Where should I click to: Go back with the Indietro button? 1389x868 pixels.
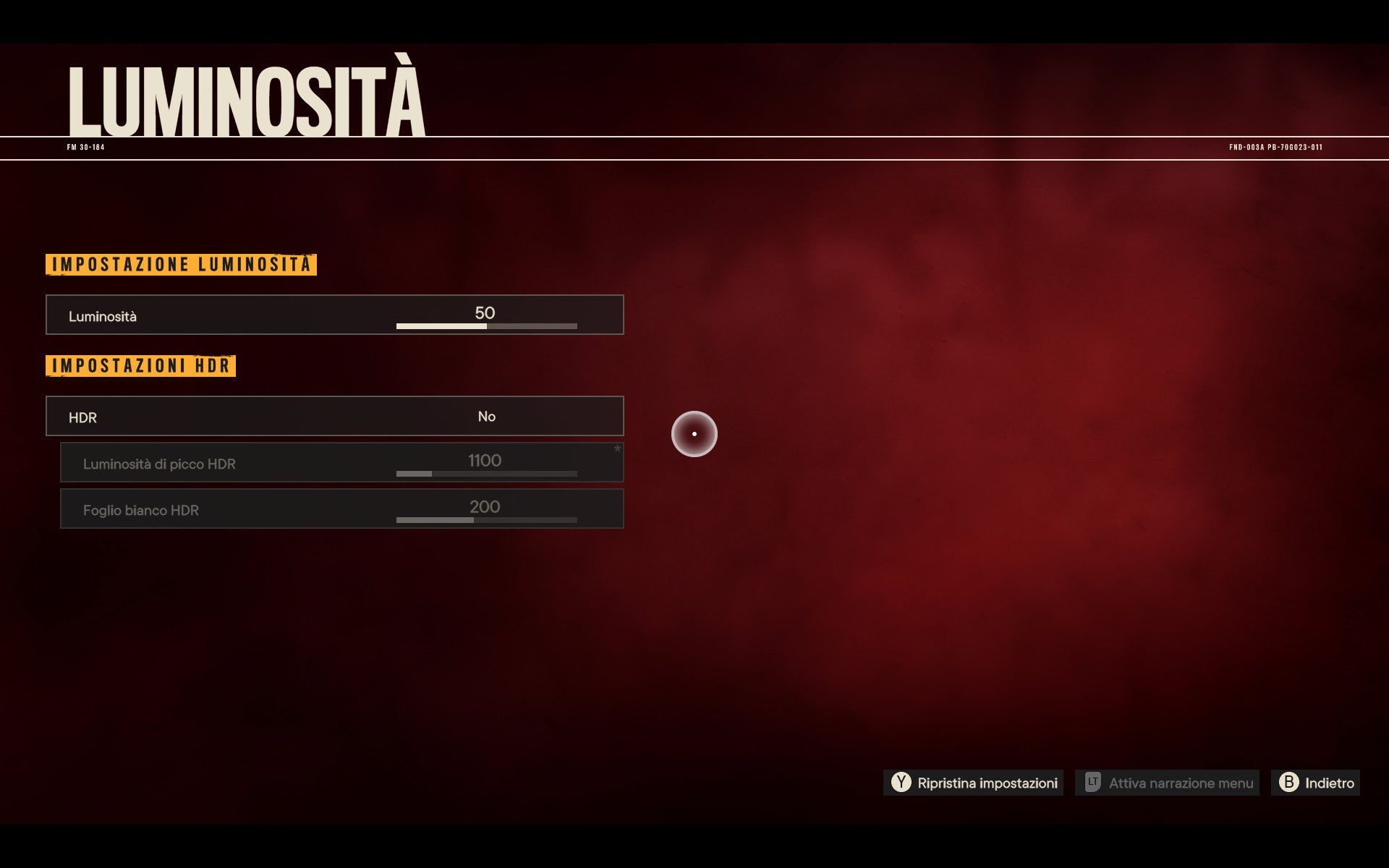click(x=1316, y=783)
